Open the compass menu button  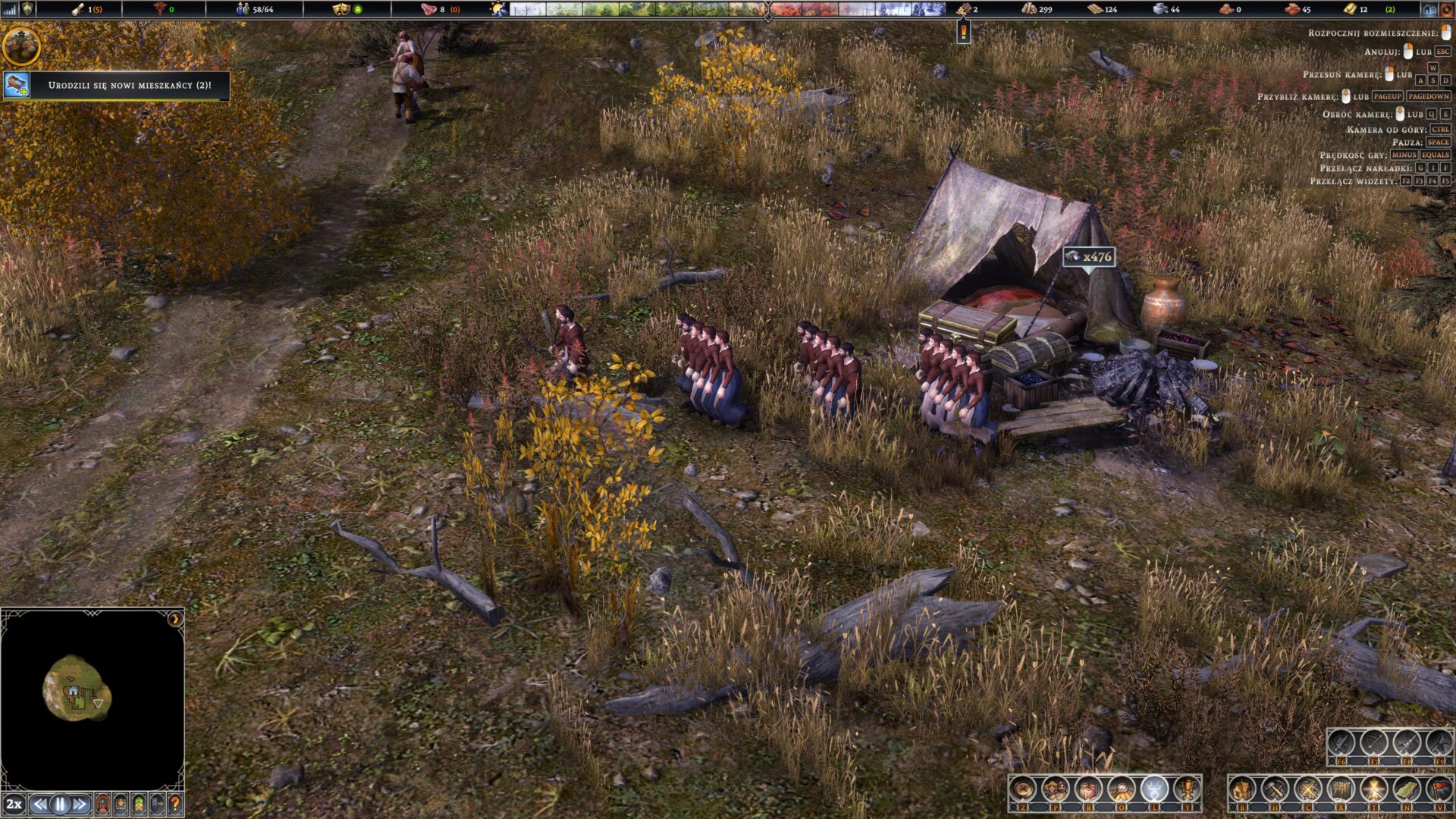coord(1022,790)
